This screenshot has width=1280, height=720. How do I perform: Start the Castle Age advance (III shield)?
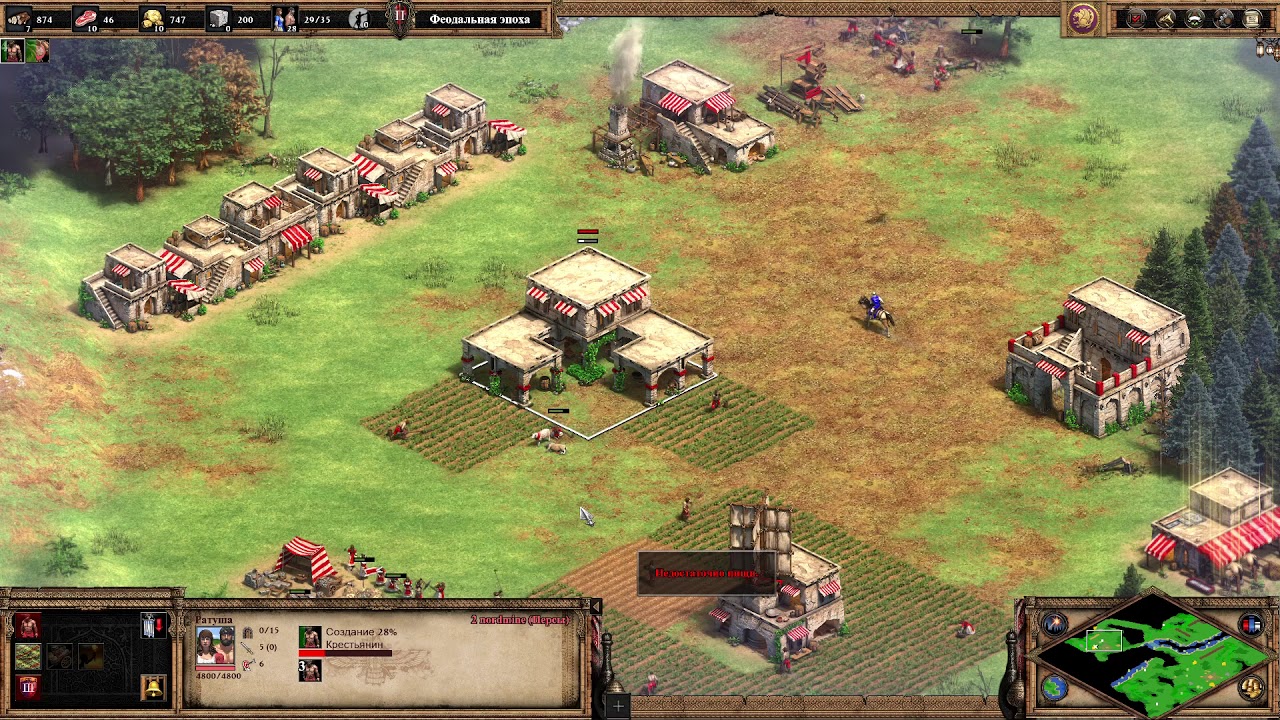pos(28,686)
